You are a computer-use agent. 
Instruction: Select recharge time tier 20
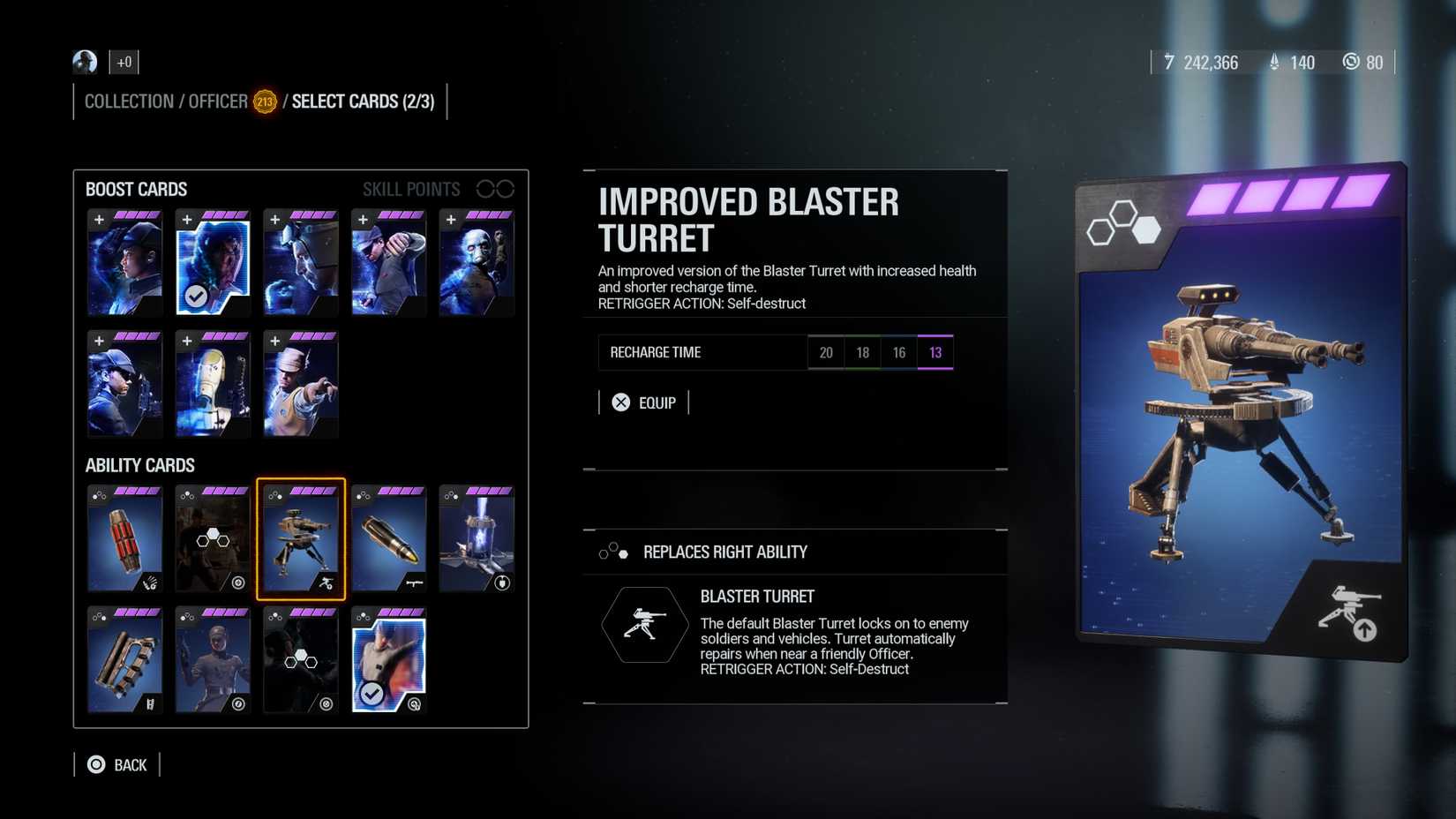[x=826, y=352]
